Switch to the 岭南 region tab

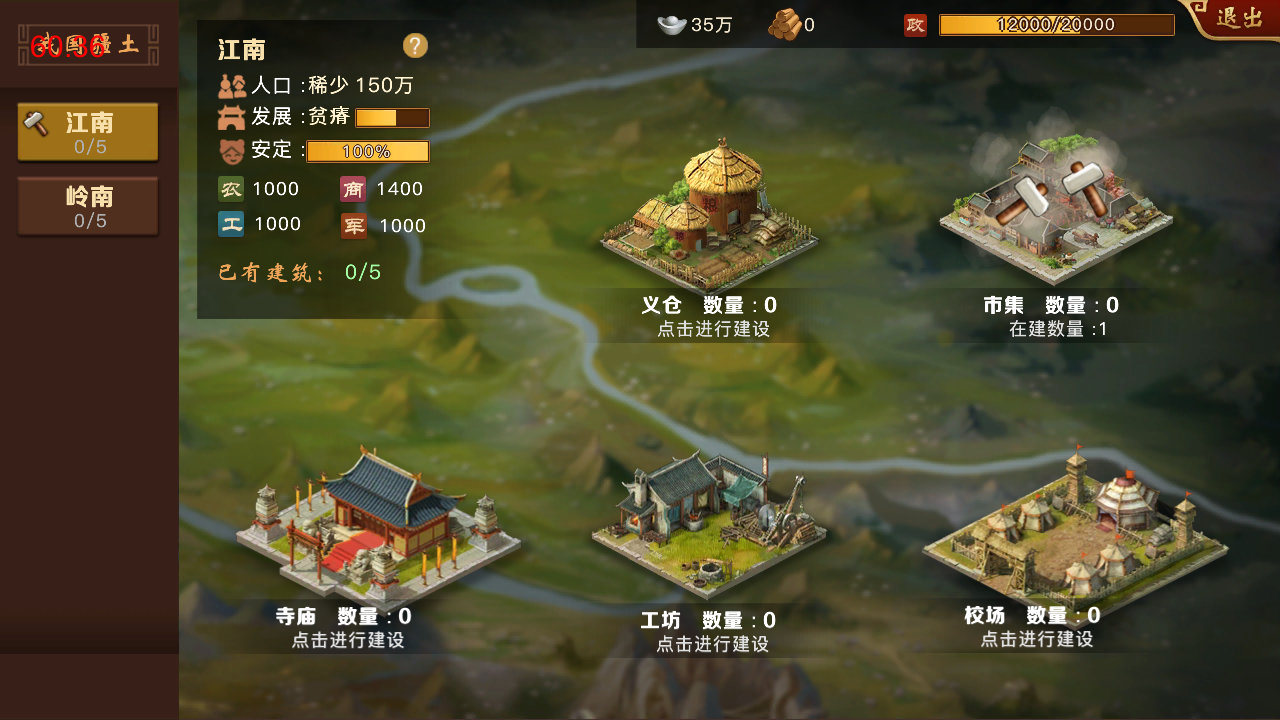pos(88,206)
